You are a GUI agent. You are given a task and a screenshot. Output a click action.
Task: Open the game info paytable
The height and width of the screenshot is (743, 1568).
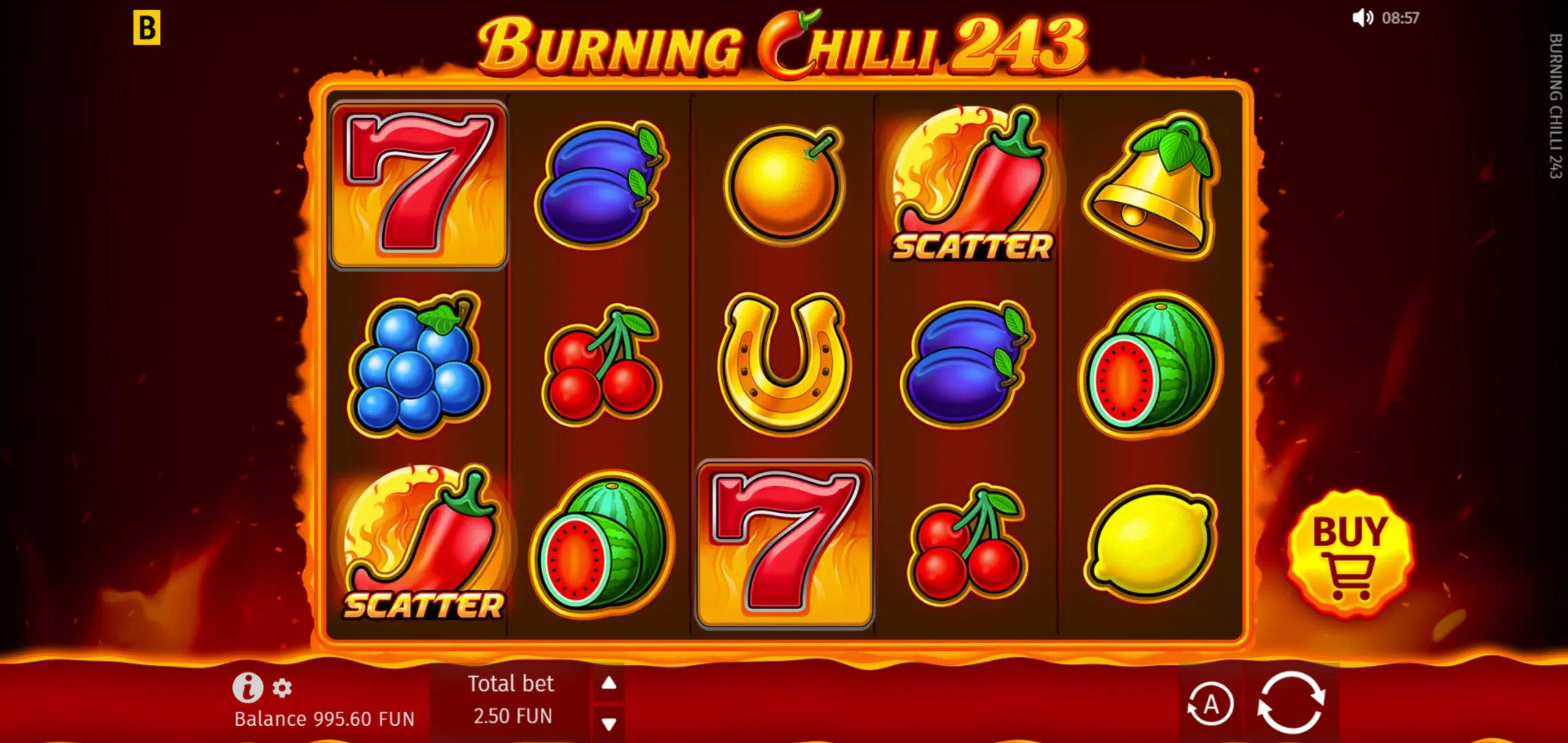247,687
